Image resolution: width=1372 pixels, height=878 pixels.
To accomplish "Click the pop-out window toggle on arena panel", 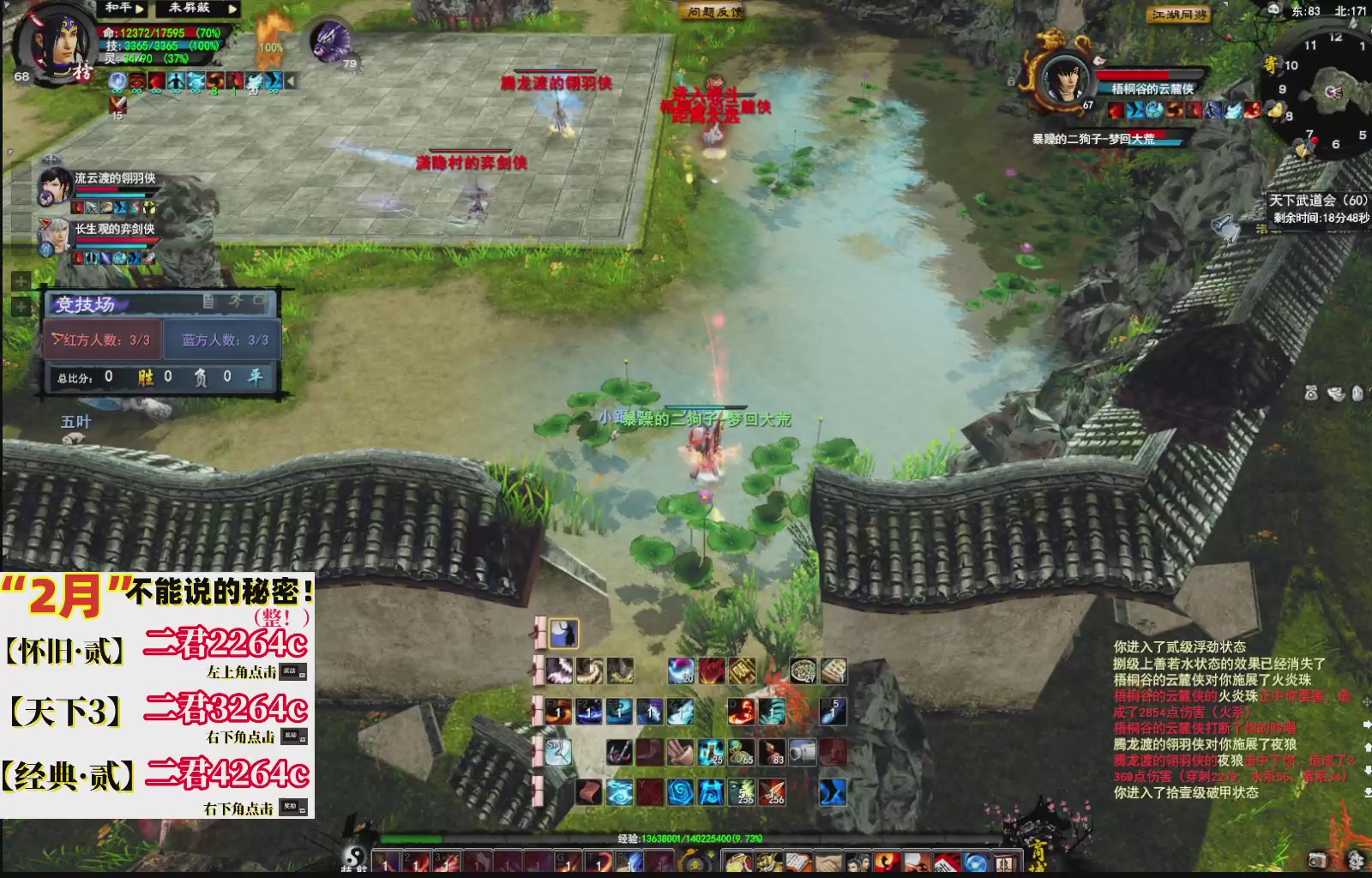I will click(261, 299).
